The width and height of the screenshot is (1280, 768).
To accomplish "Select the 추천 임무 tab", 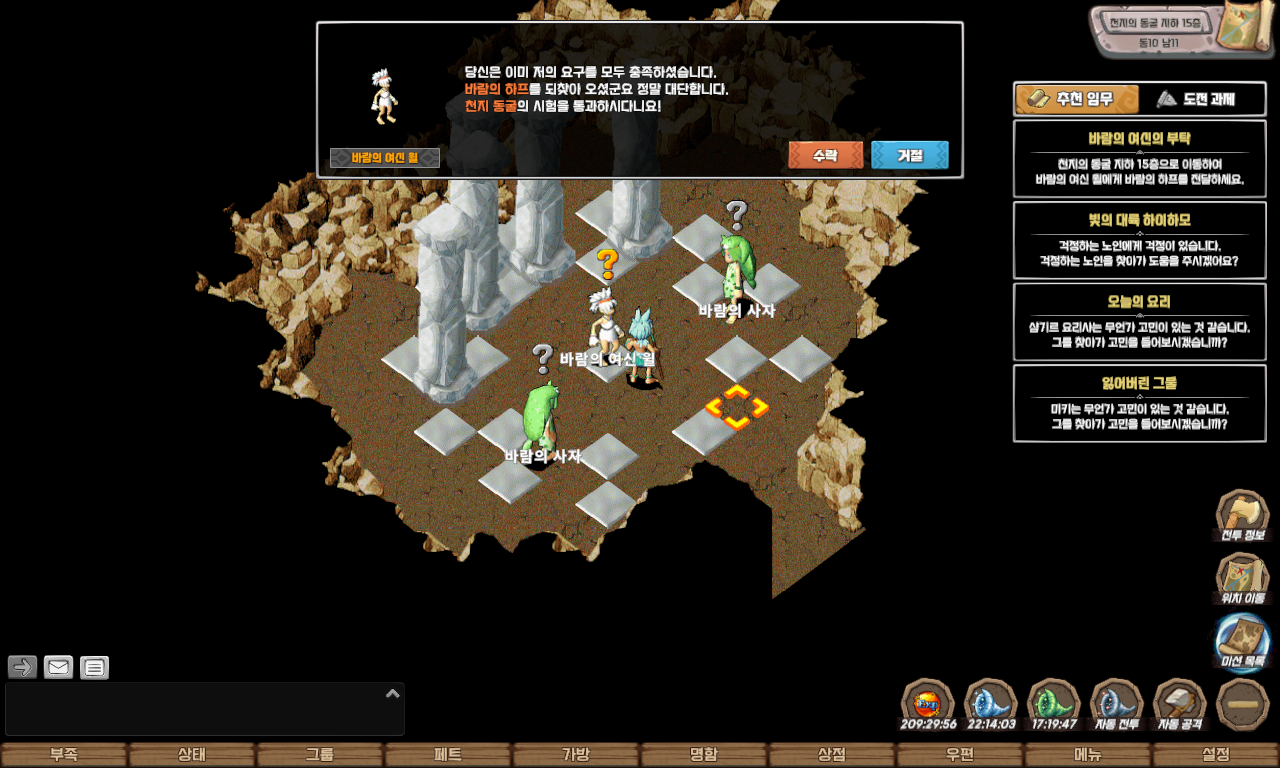I will (x=1078, y=99).
